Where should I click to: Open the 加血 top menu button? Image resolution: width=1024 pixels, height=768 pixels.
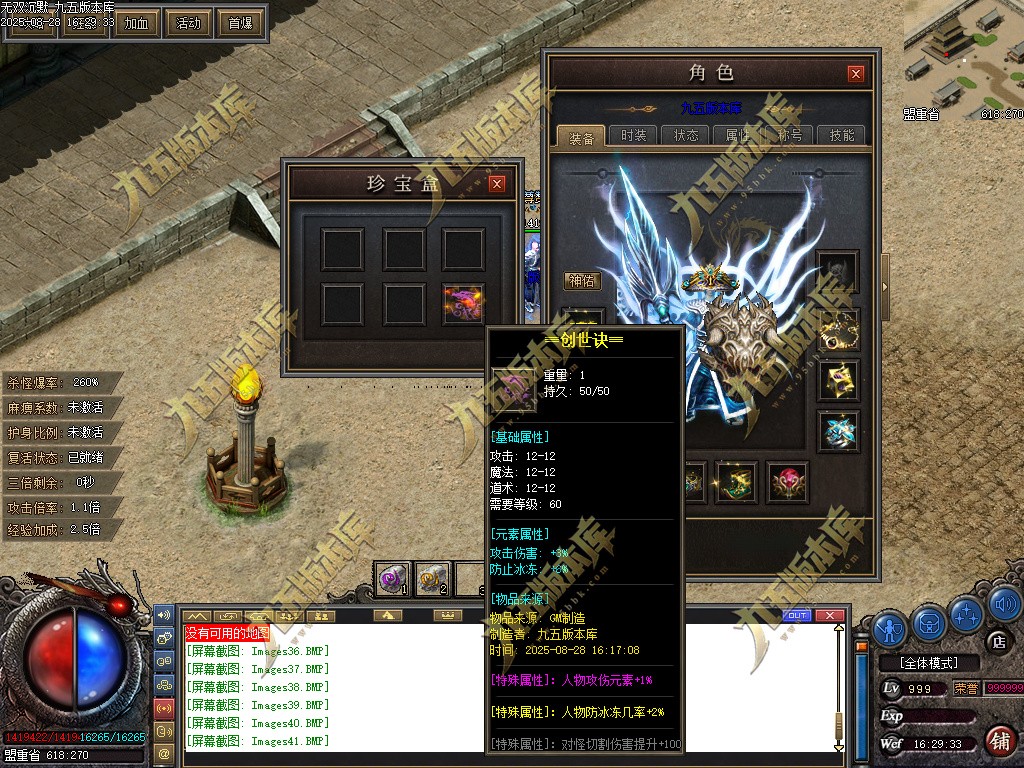[x=136, y=22]
